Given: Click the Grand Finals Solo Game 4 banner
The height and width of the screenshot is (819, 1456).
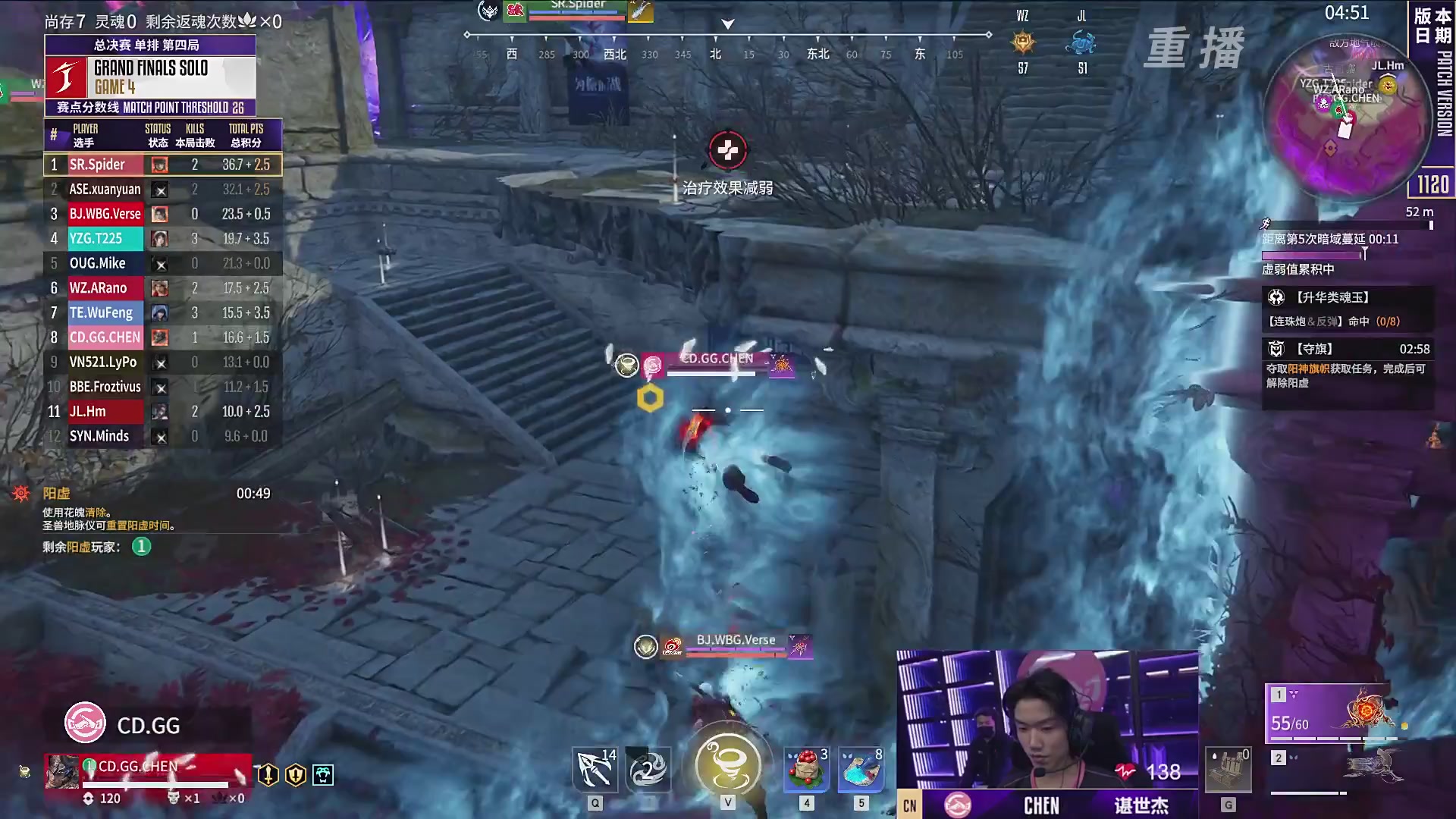Looking at the screenshot, I should point(150,77).
